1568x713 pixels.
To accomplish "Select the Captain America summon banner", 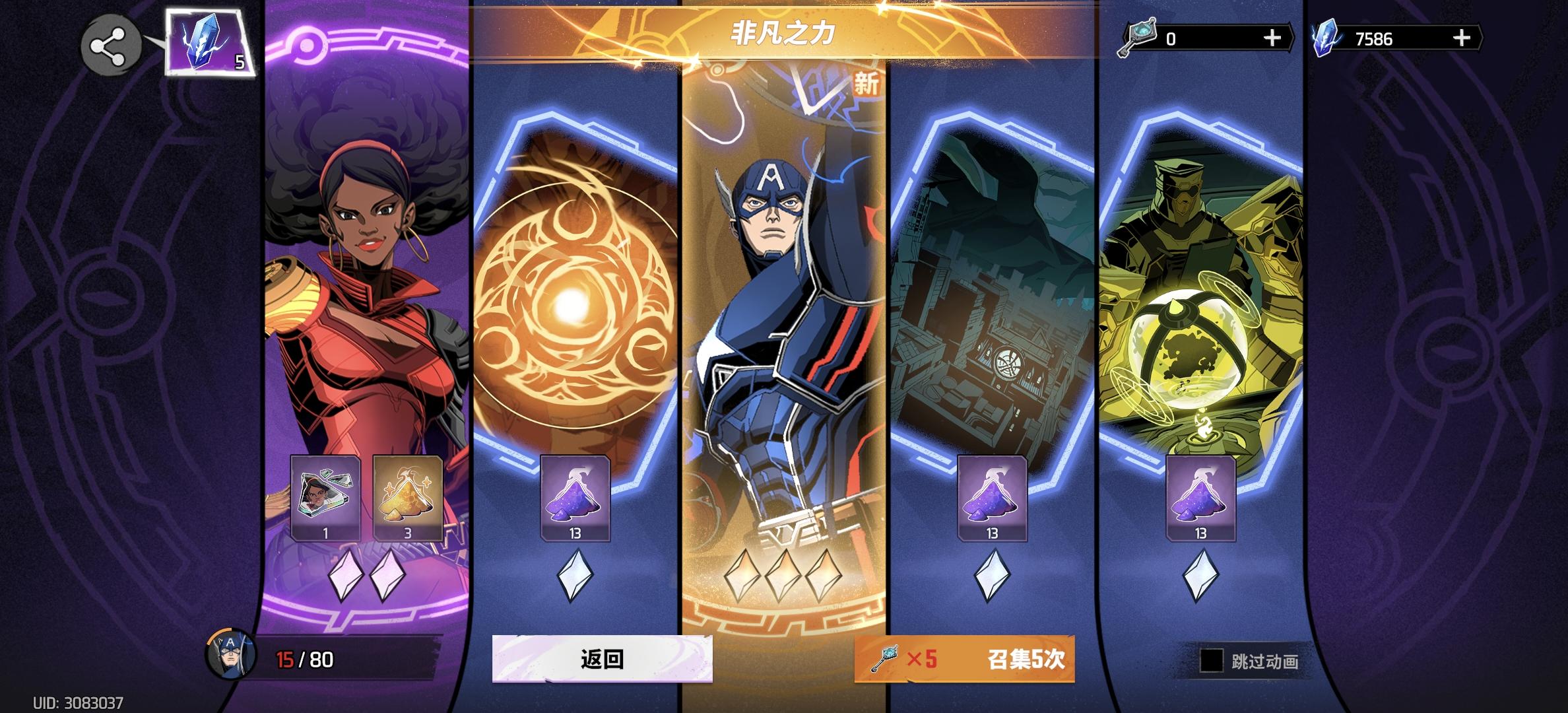I will 784,297.
